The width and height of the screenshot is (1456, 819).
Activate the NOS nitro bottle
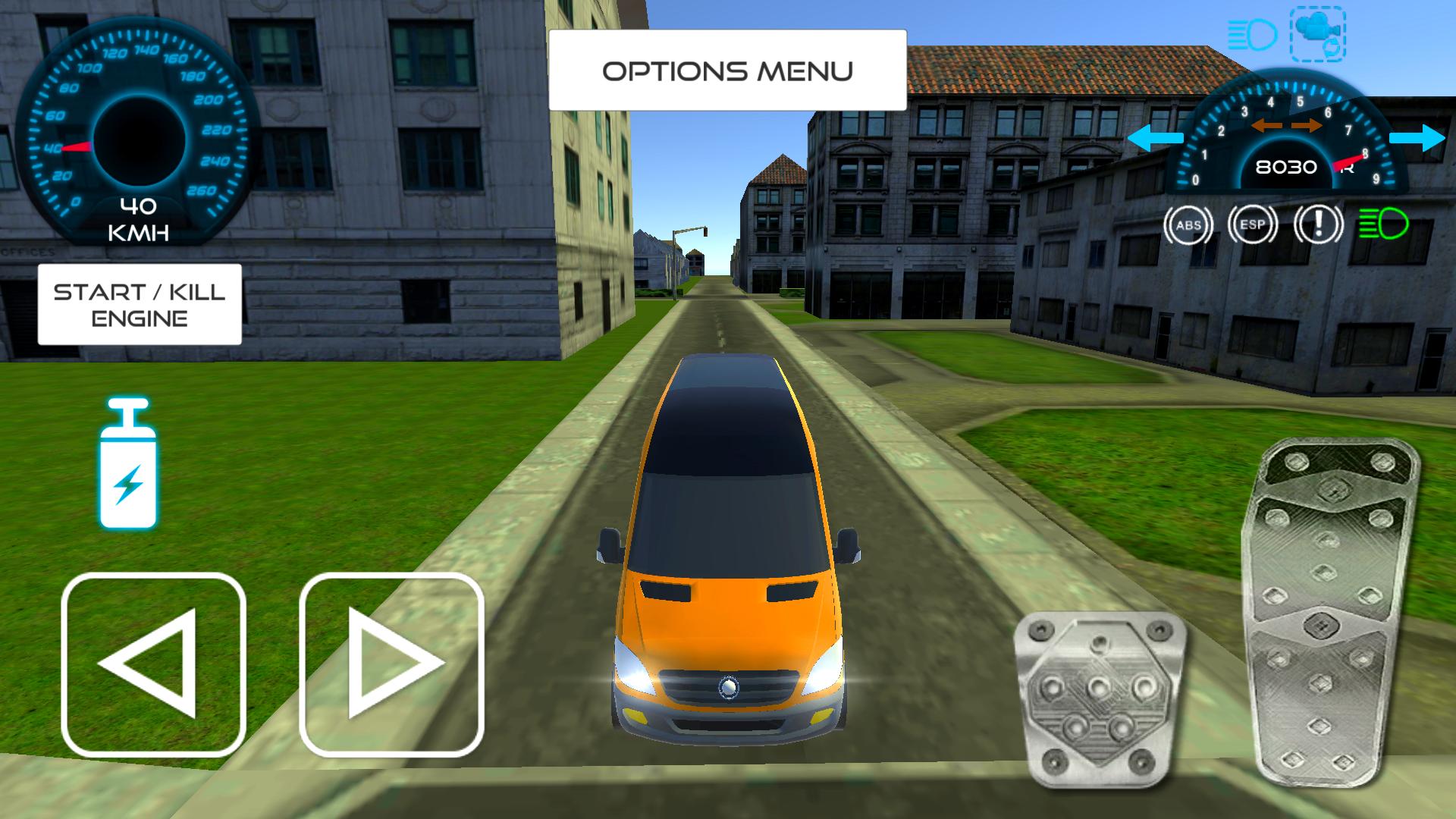click(x=130, y=463)
